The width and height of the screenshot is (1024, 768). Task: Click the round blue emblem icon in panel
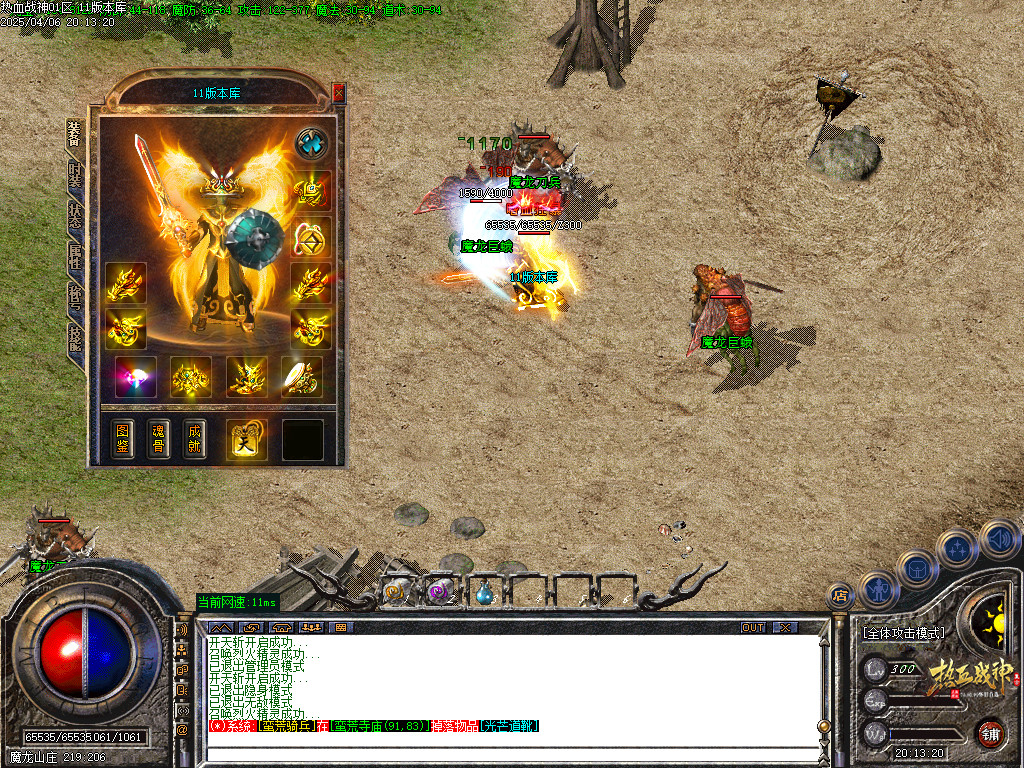pyautogui.click(x=312, y=143)
